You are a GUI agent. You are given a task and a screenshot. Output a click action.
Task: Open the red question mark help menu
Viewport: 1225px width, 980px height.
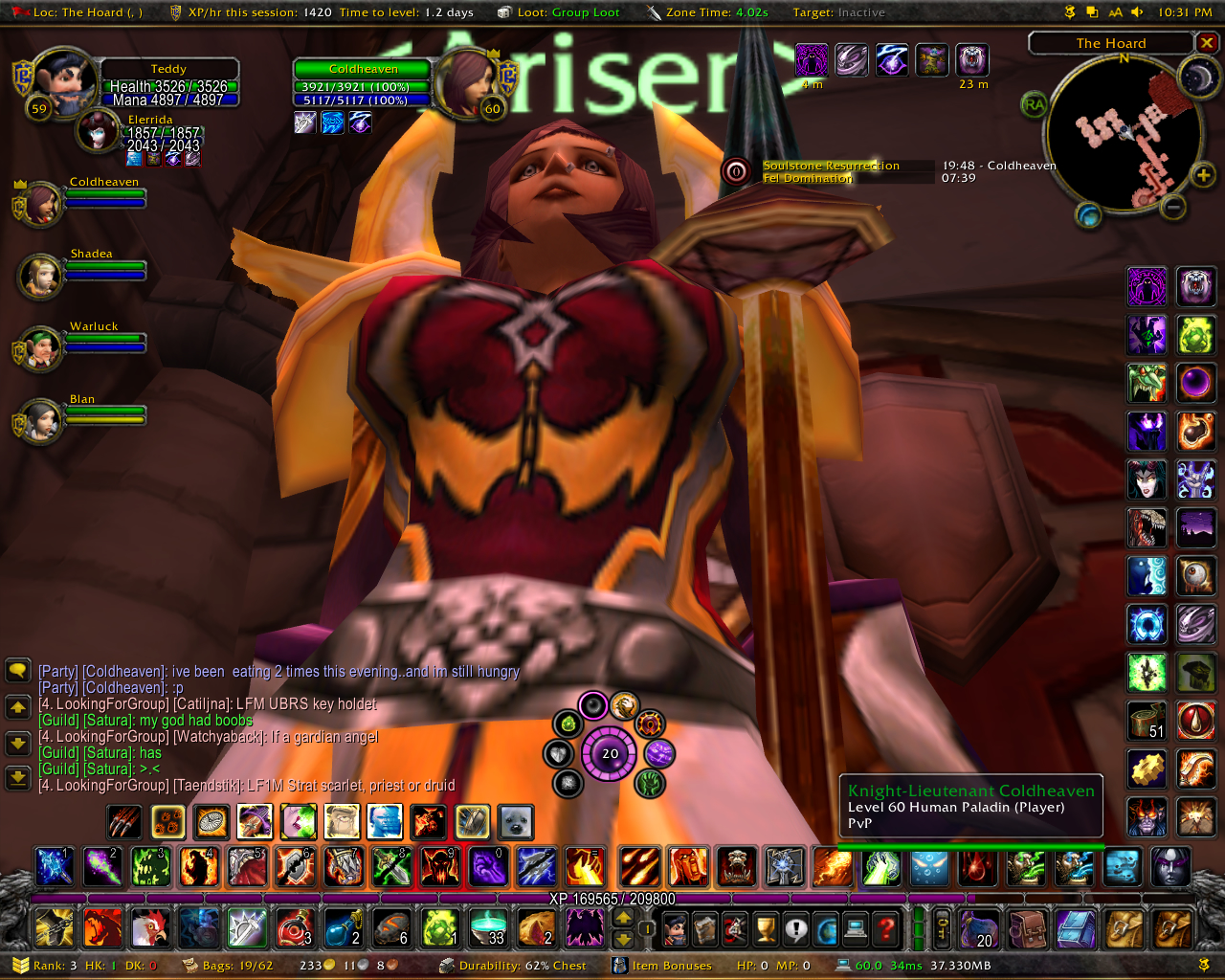pos(886,927)
